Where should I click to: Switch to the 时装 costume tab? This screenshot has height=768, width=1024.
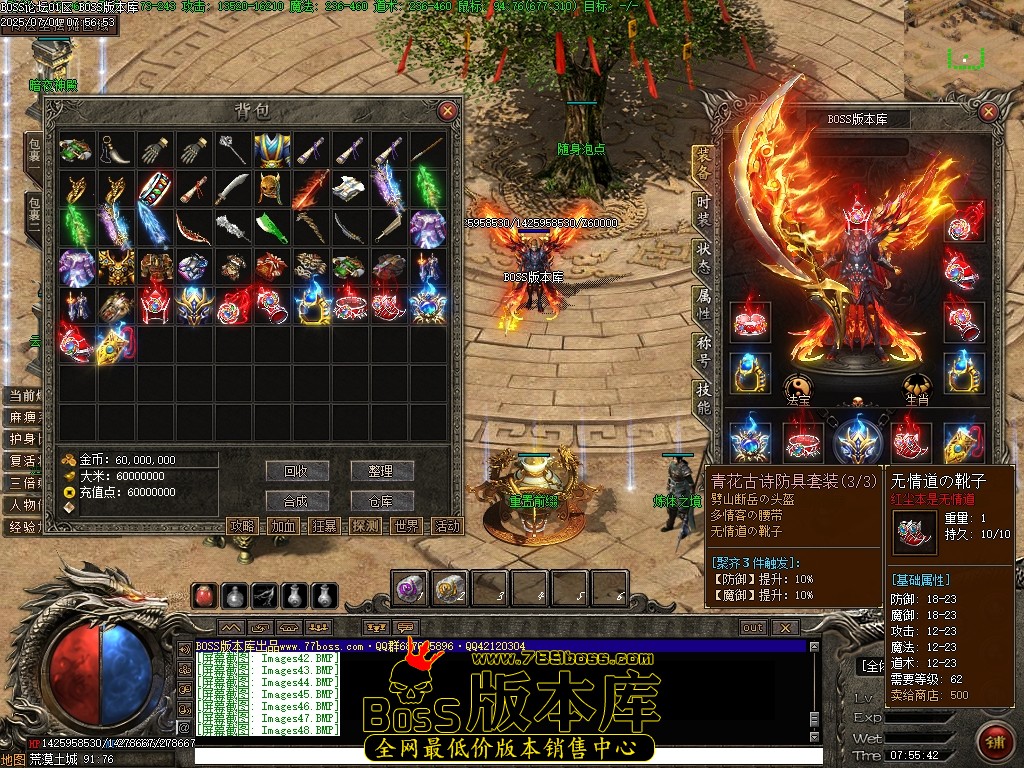coord(703,209)
